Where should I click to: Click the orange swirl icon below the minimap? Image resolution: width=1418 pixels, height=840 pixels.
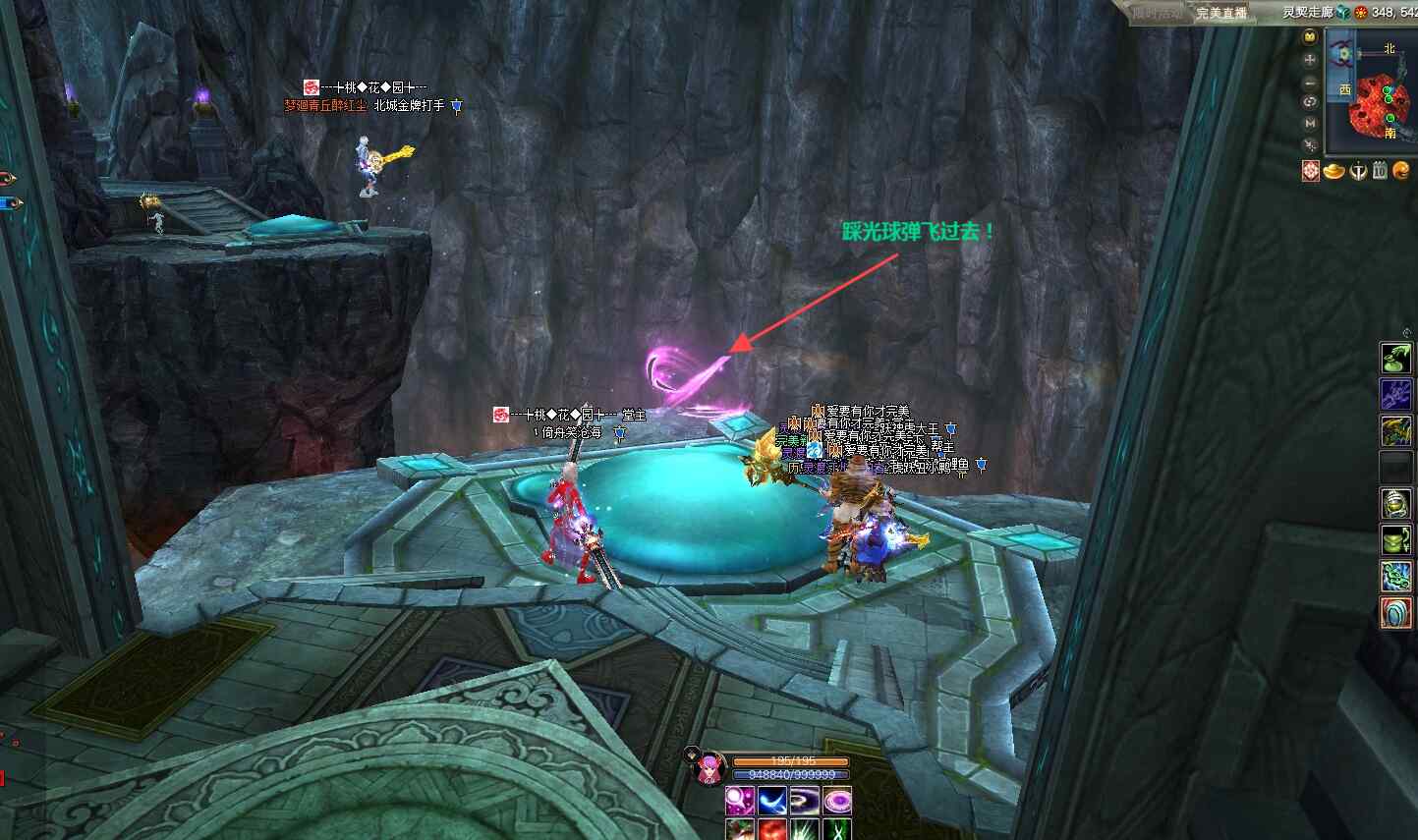(x=1402, y=172)
